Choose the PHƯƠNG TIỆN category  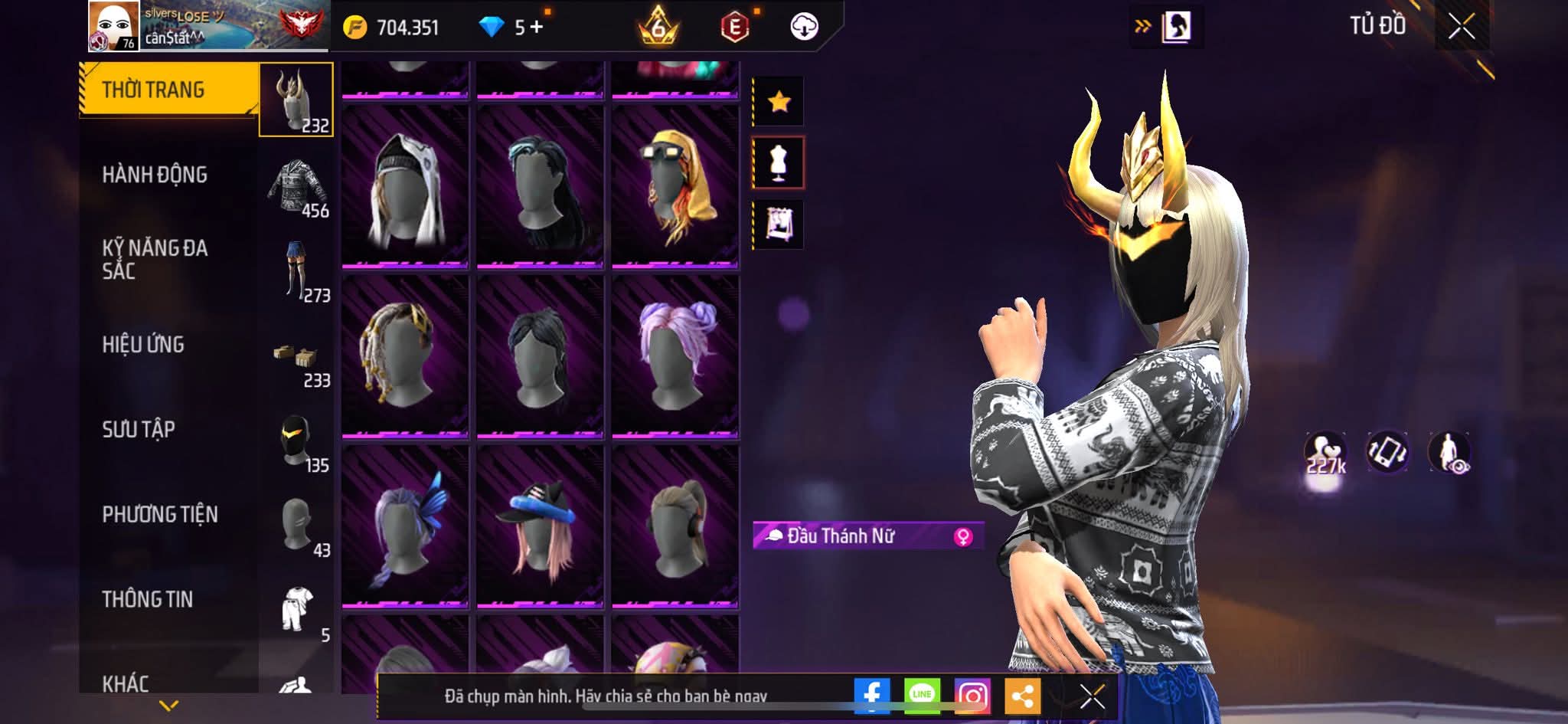pyautogui.click(x=160, y=514)
